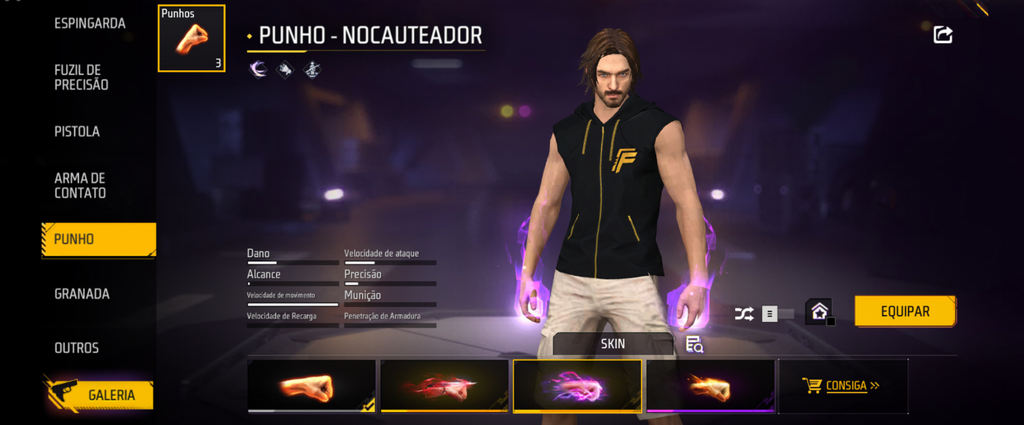Click the house star lobby display icon
The height and width of the screenshot is (425, 1024).
click(820, 312)
